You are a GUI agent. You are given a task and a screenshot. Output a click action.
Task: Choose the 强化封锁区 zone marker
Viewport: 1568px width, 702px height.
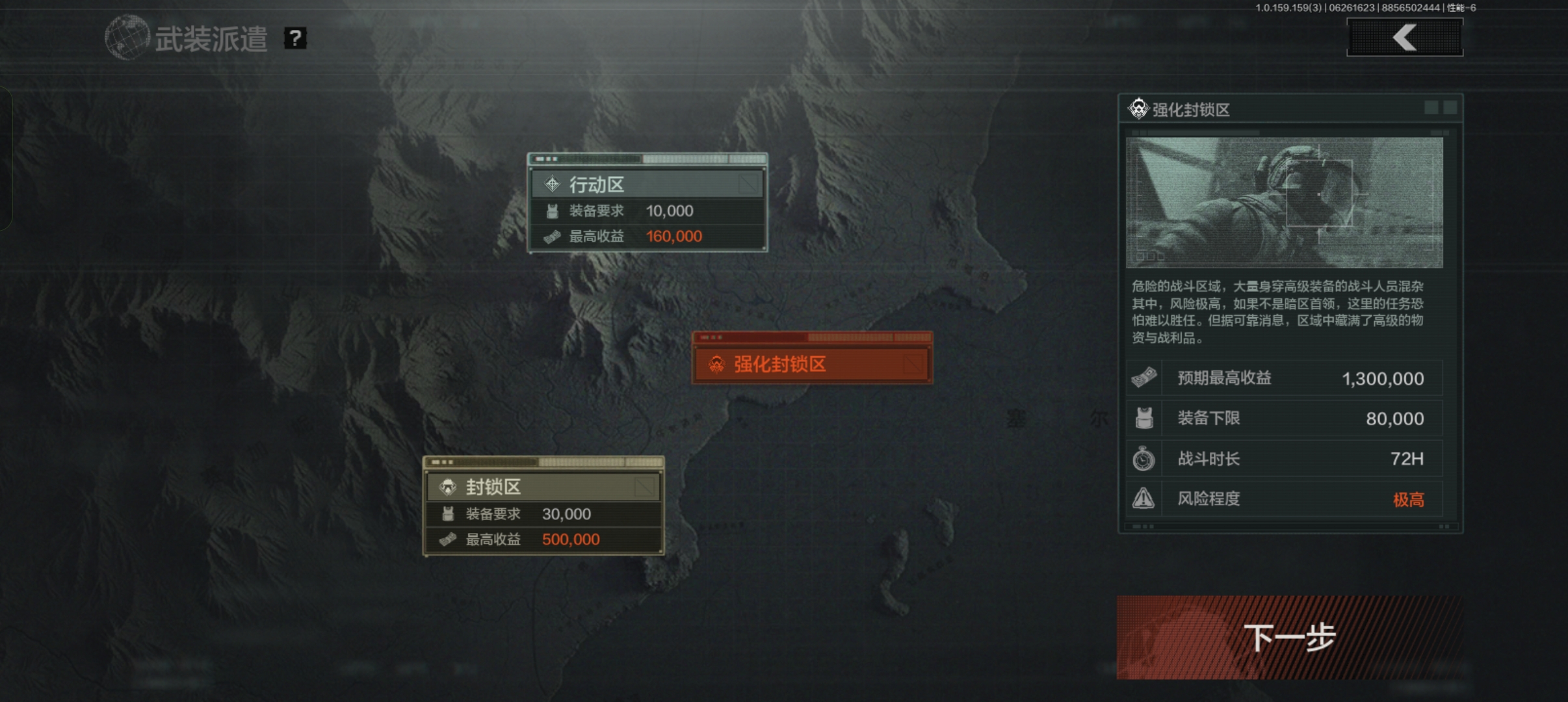(812, 363)
